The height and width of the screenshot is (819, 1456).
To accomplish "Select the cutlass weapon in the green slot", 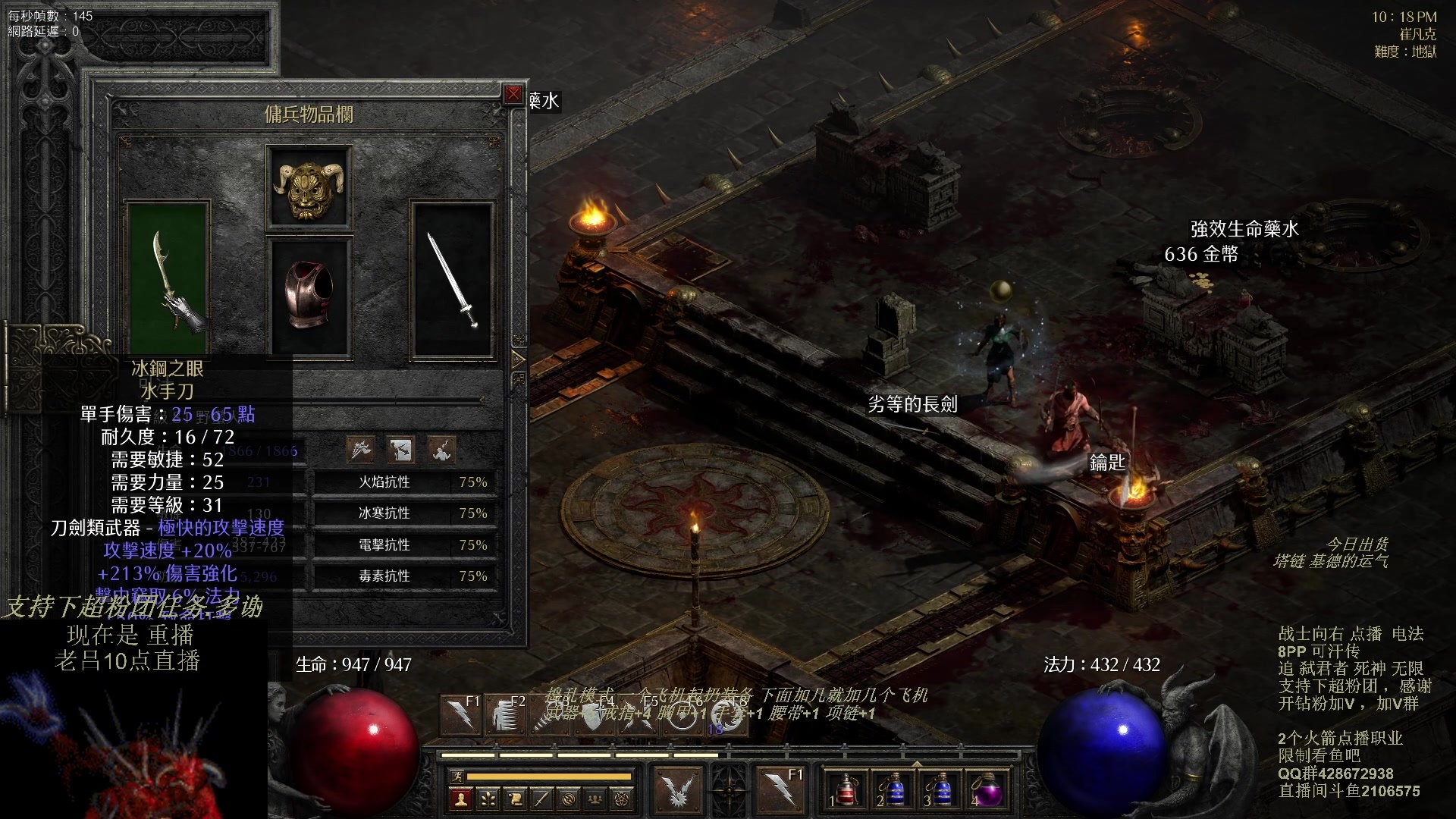I will [x=168, y=278].
